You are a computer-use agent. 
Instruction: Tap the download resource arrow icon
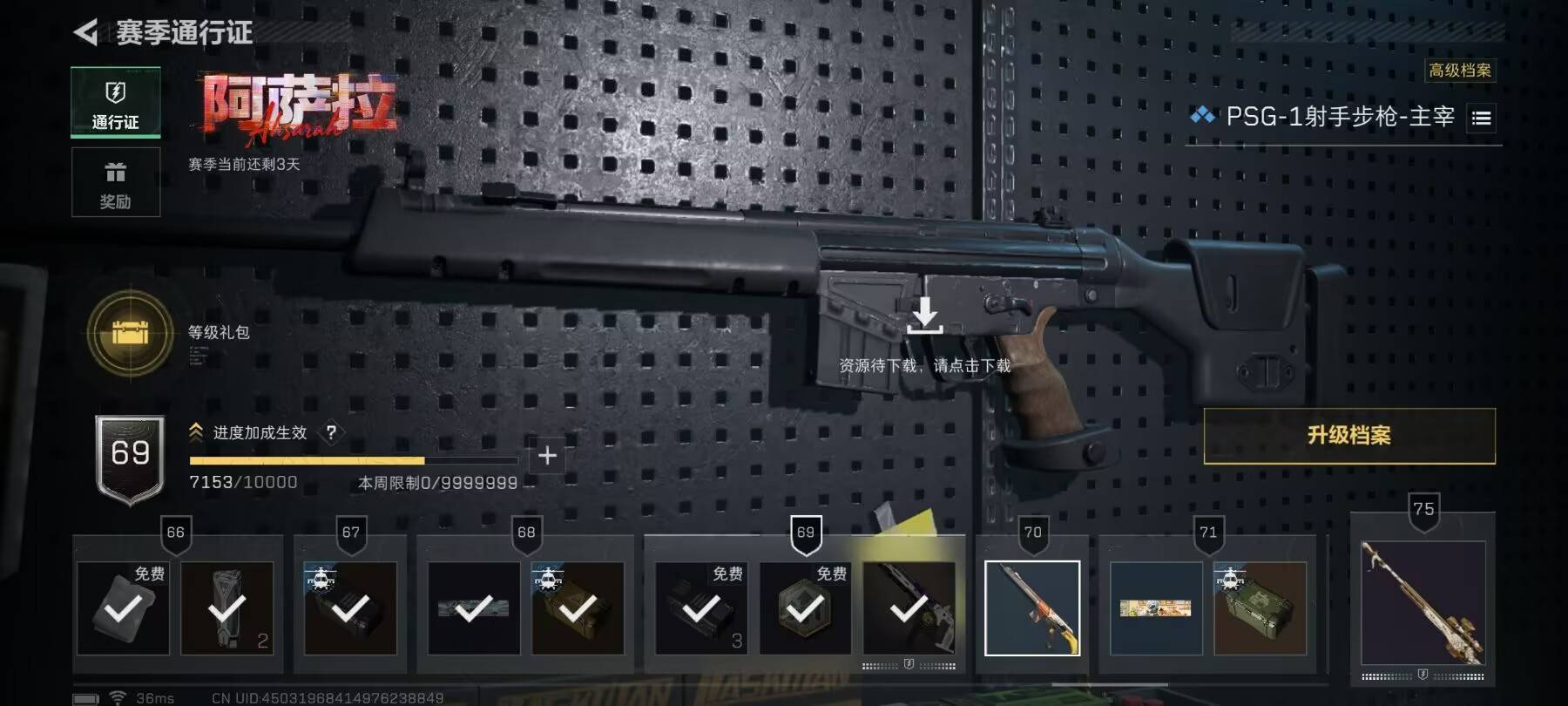pos(924,316)
